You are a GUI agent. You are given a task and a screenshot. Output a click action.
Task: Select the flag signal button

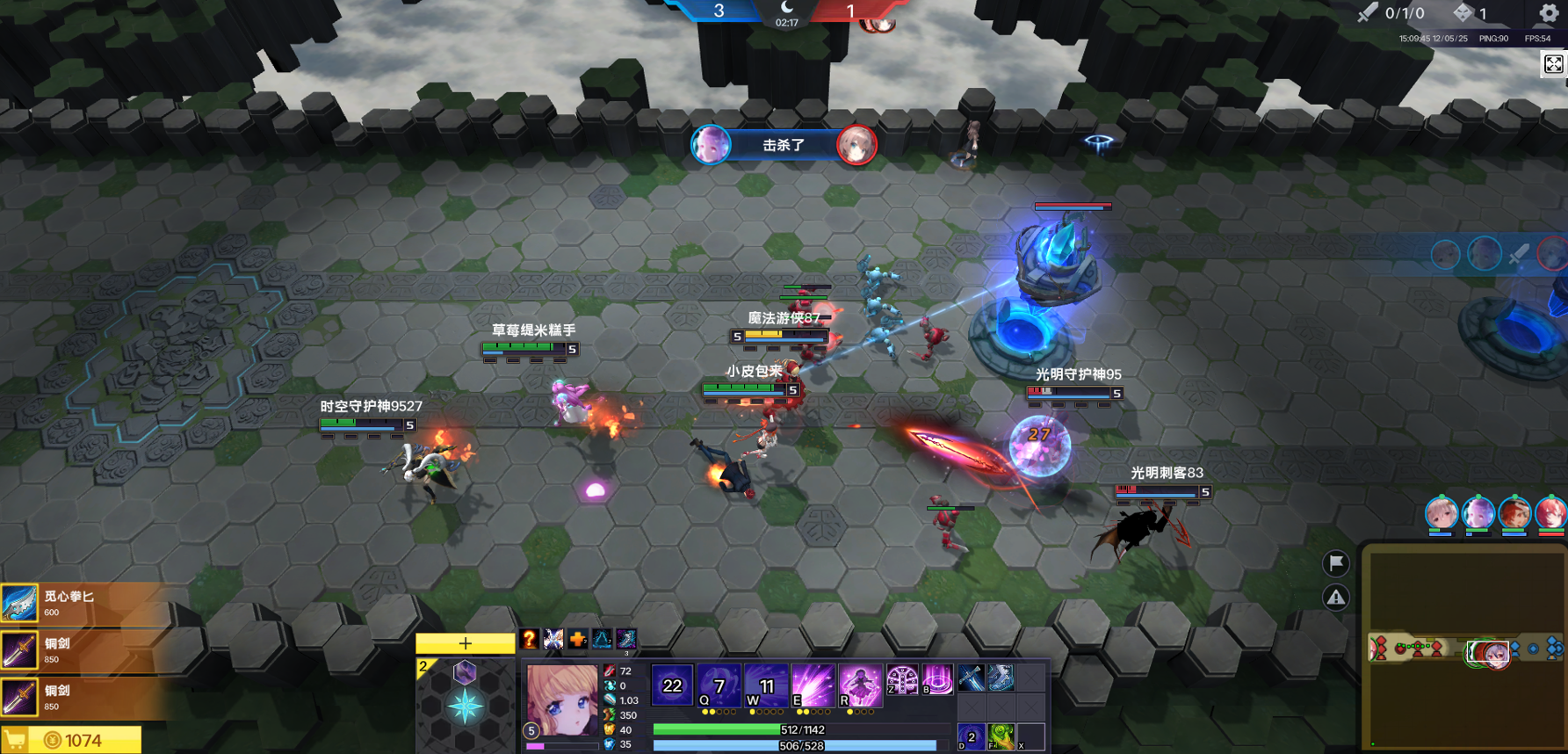pos(1335,562)
